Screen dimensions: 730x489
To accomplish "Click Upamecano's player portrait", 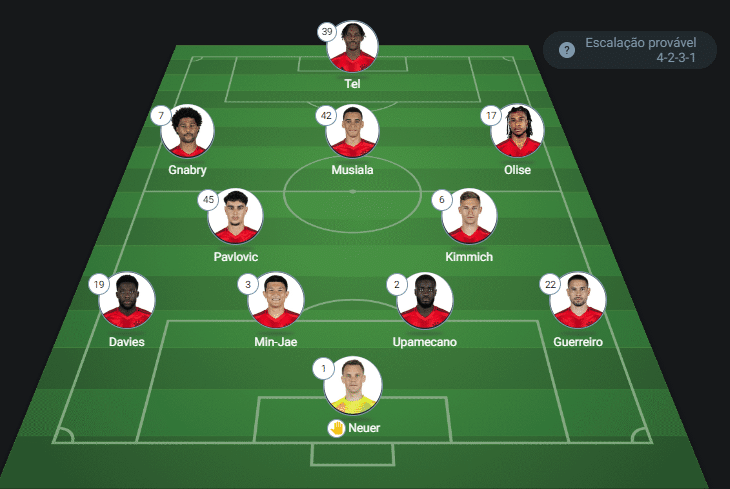I will [x=426, y=300].
